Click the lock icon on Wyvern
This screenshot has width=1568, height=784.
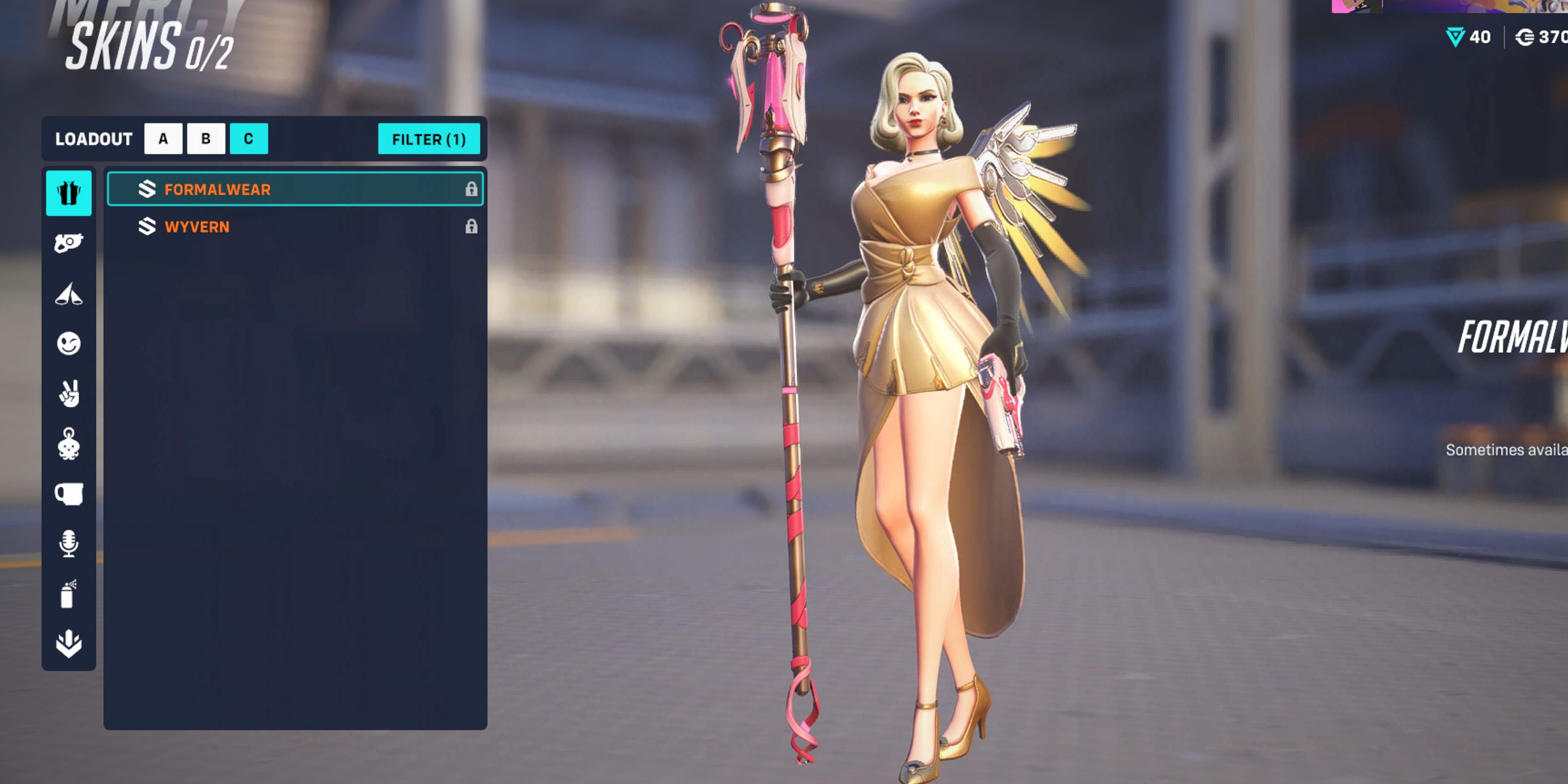point(472,227)
